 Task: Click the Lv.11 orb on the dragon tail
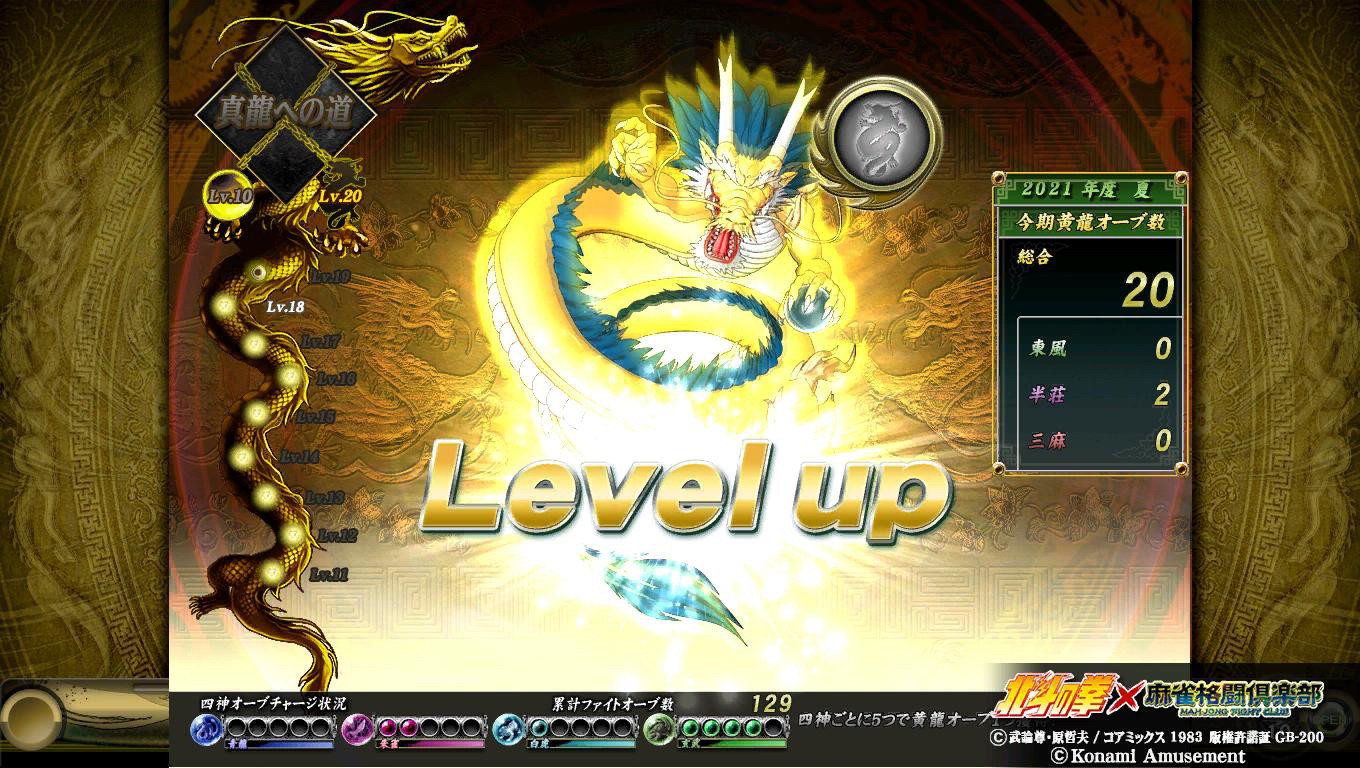[272, 570]
